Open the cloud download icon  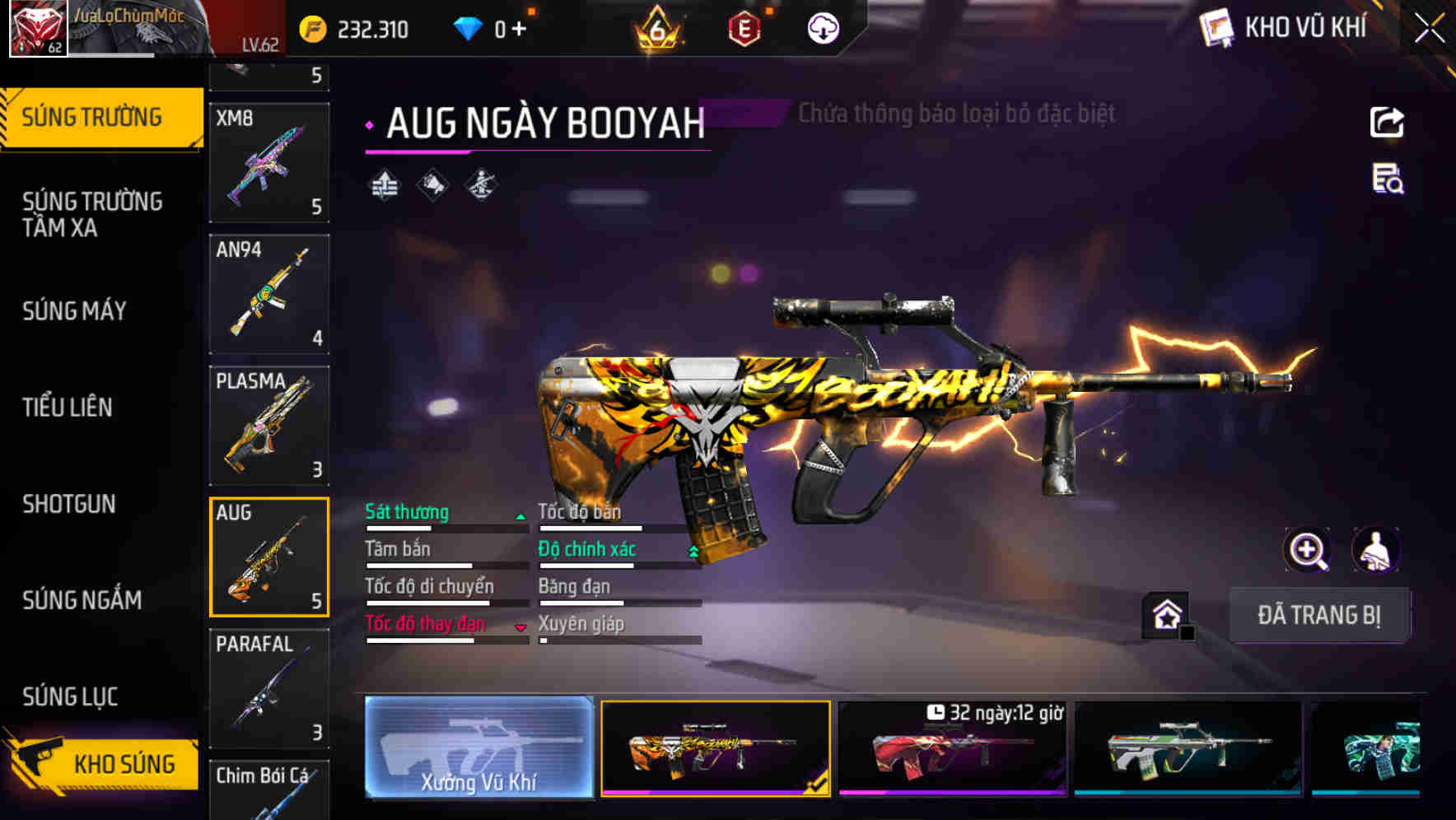pos(823,29)
